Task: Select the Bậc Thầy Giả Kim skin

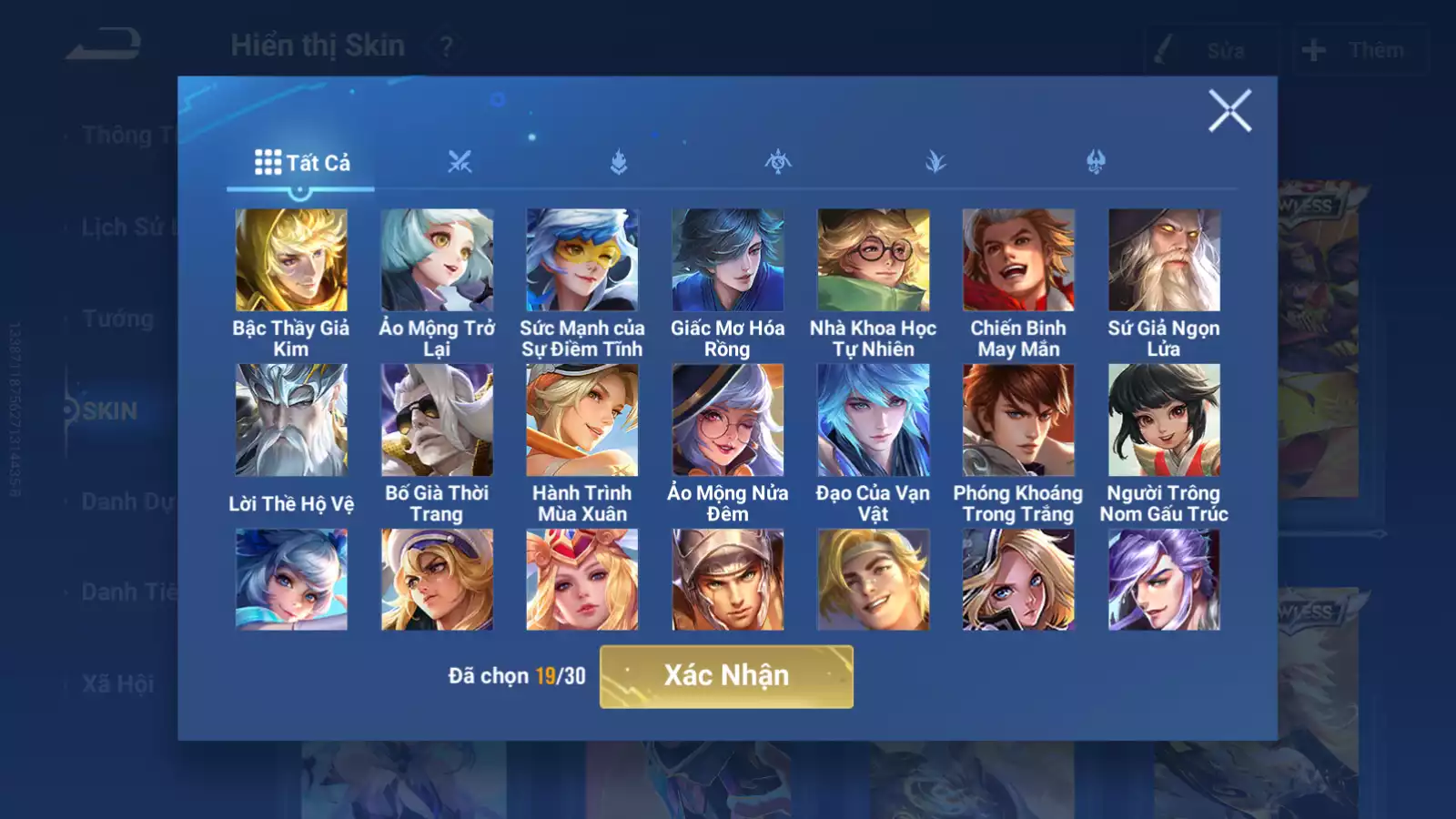Action: [291, 260]
